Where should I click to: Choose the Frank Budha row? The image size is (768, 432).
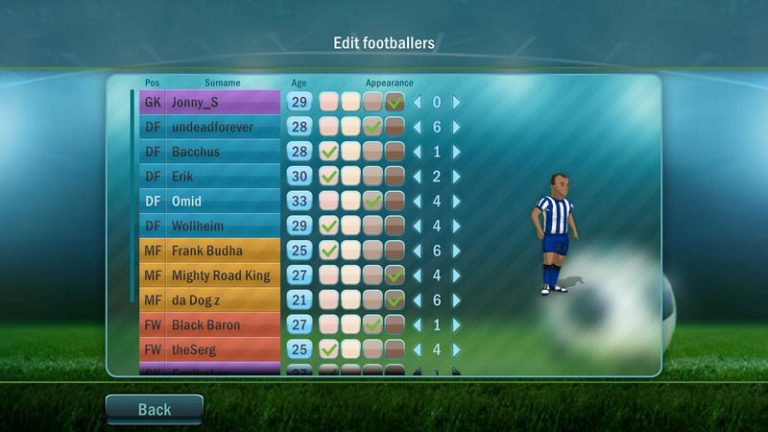coord(222,250)
